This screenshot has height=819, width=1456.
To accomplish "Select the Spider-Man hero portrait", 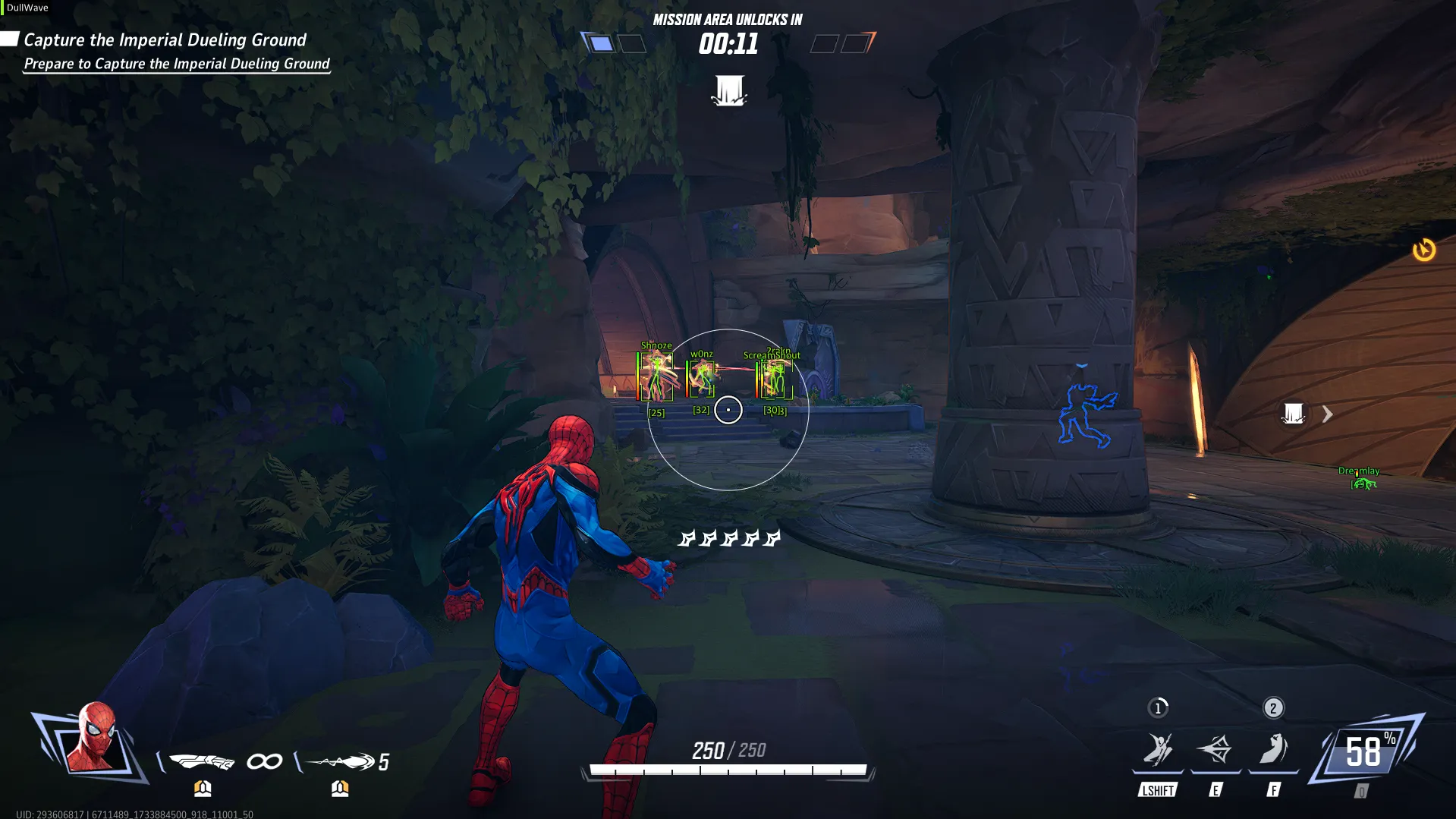I will click(x=93, y=739).
